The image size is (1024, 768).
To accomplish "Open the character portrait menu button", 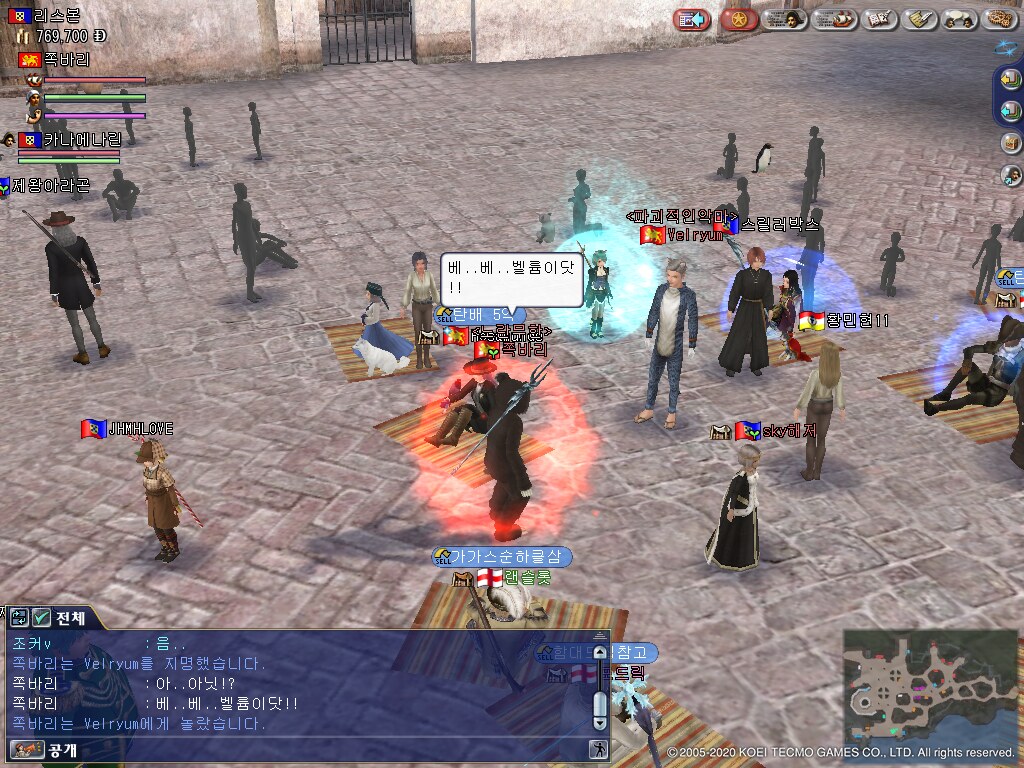I will pyautogui.click(x=785, y=19).
